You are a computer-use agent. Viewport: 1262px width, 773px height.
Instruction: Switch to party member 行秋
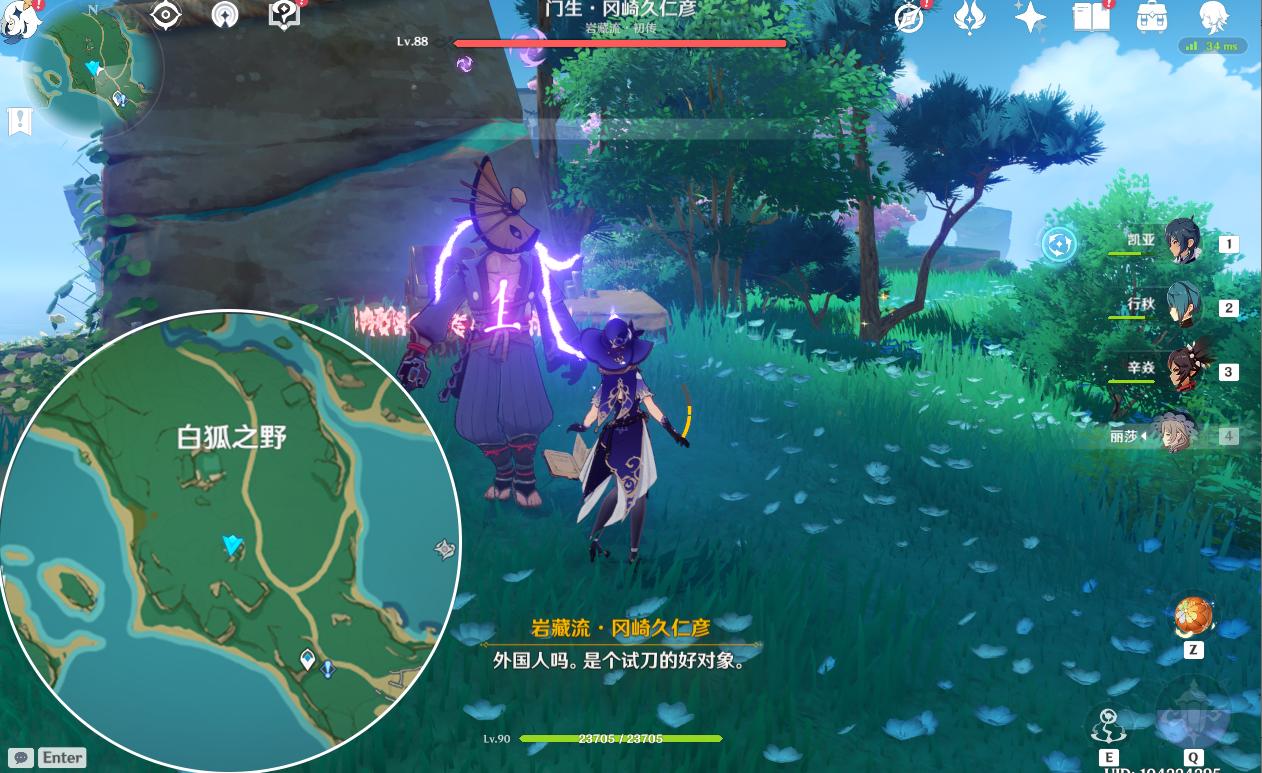coord(1184,306)
